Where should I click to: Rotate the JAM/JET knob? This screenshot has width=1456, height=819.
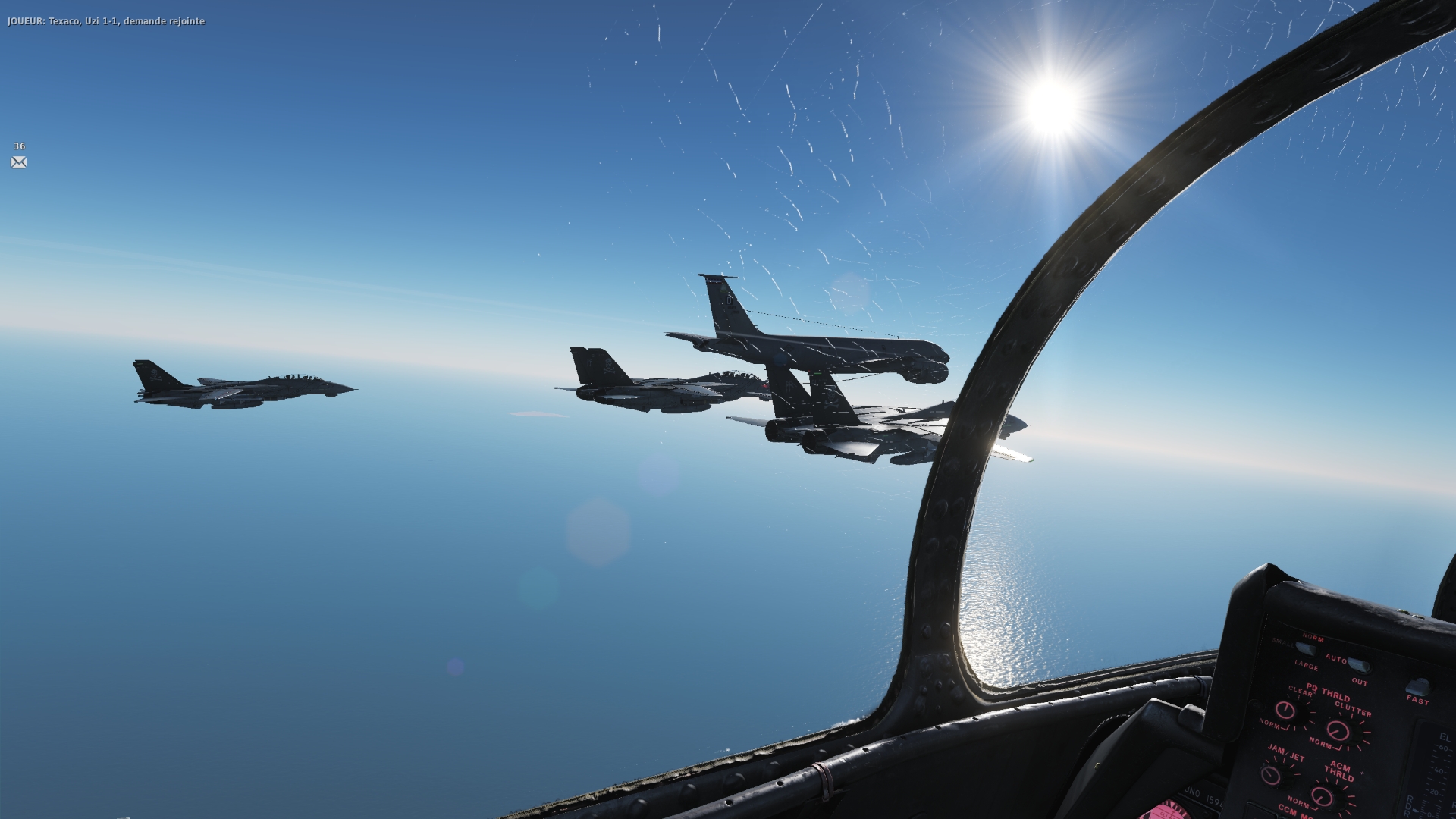(1270, 776)
